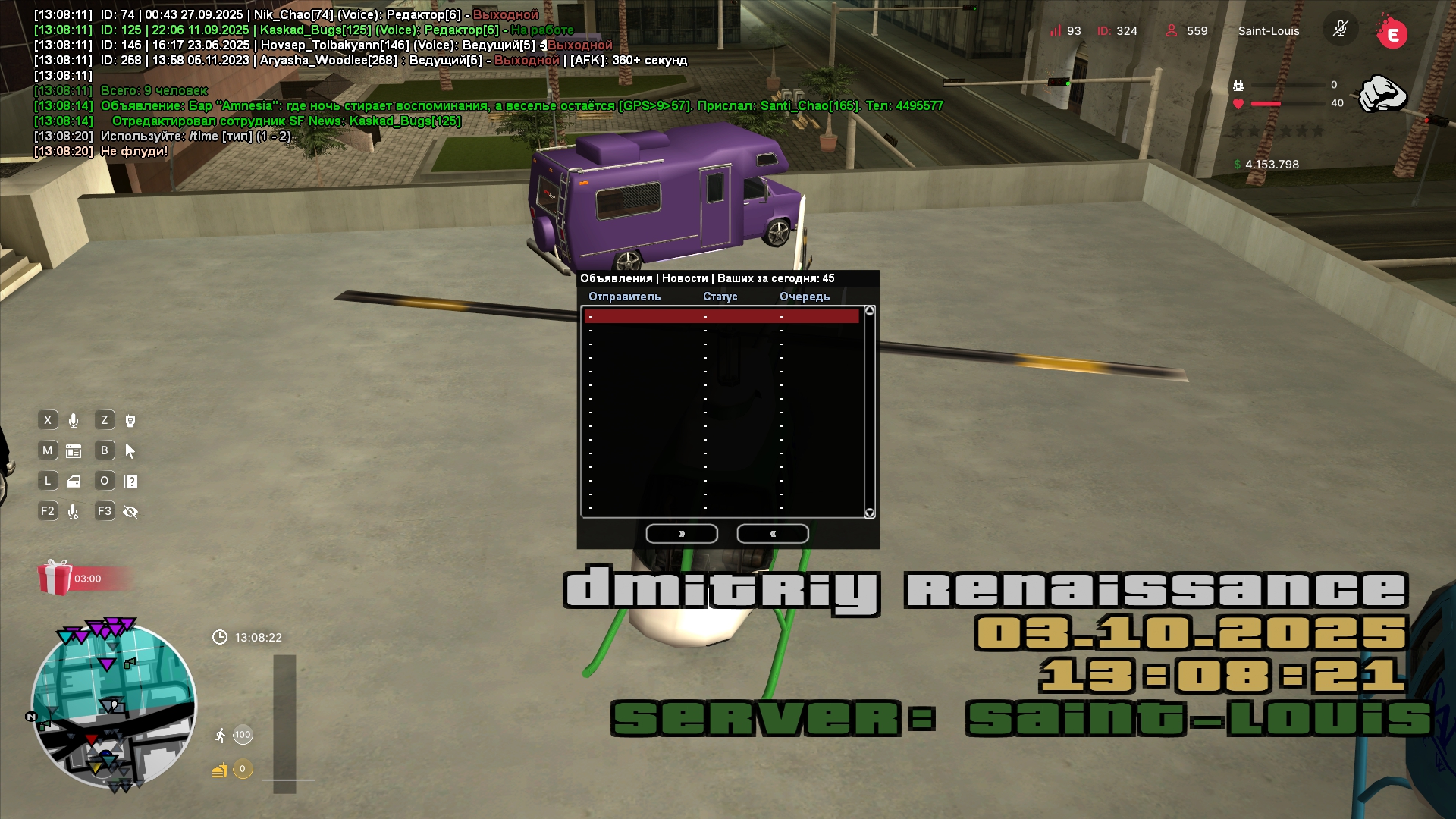The height and width of the screenshot is (819, 1456).
Task: Open the red E logo icon
Action: coord(1392,34)
